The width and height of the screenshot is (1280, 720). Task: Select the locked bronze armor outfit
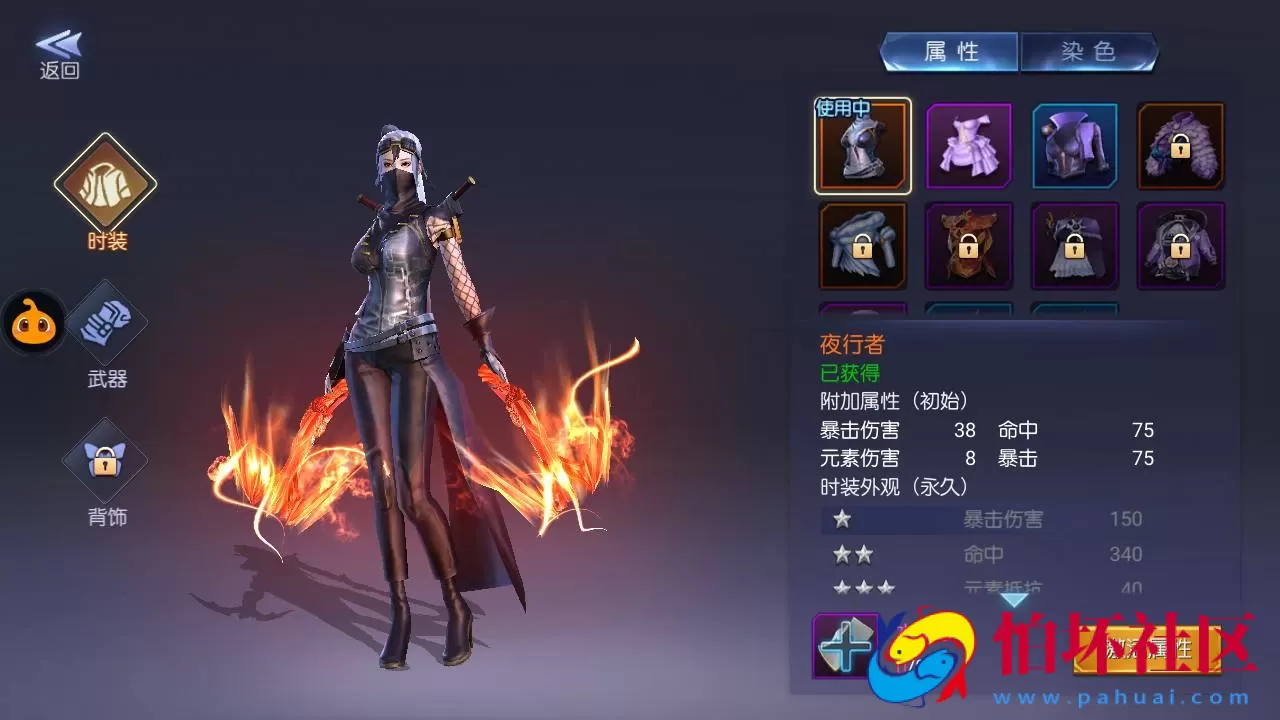click(x=969, y=245)
